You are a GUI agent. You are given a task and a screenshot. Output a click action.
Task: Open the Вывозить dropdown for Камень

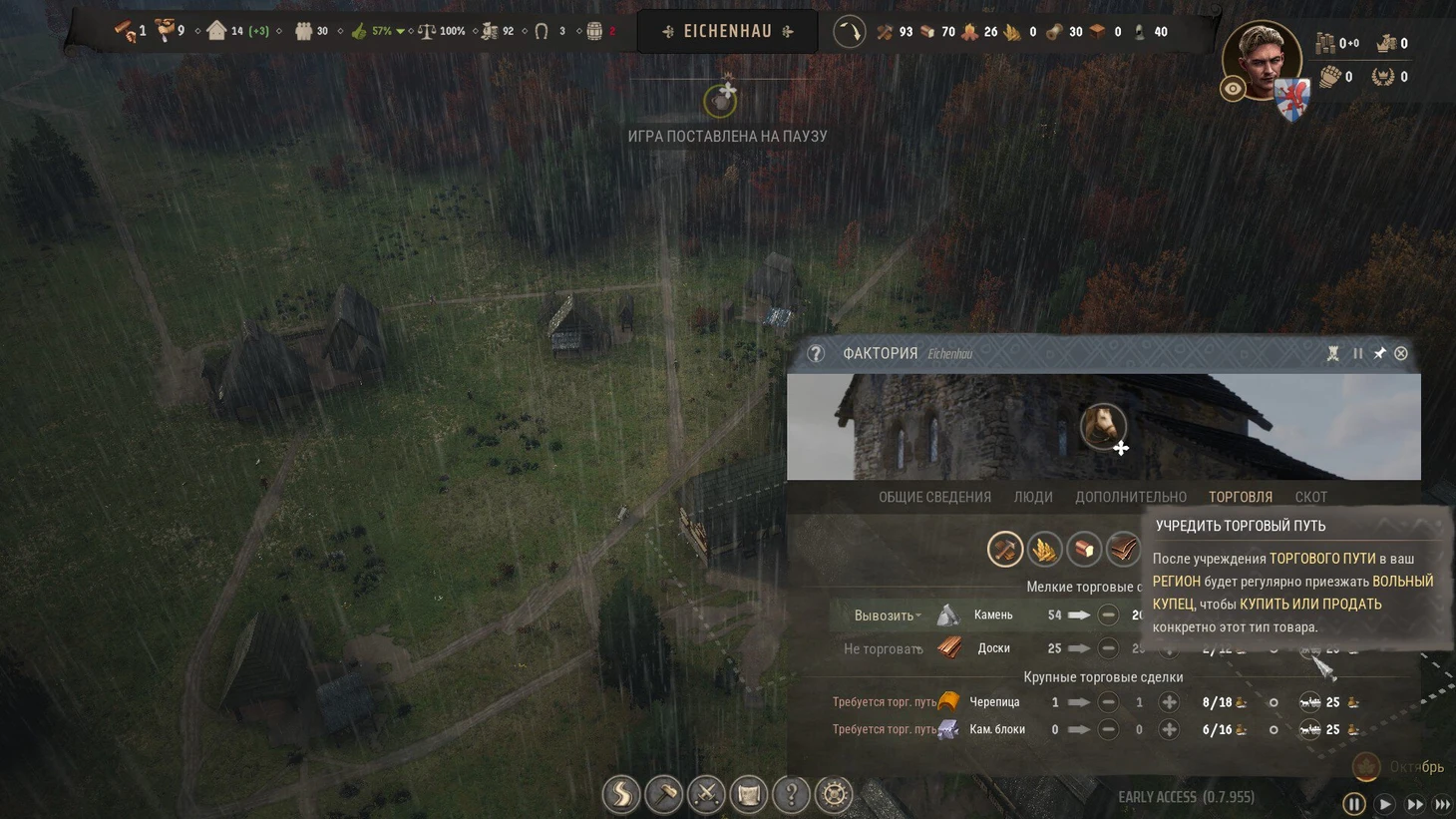pos(887,615)
